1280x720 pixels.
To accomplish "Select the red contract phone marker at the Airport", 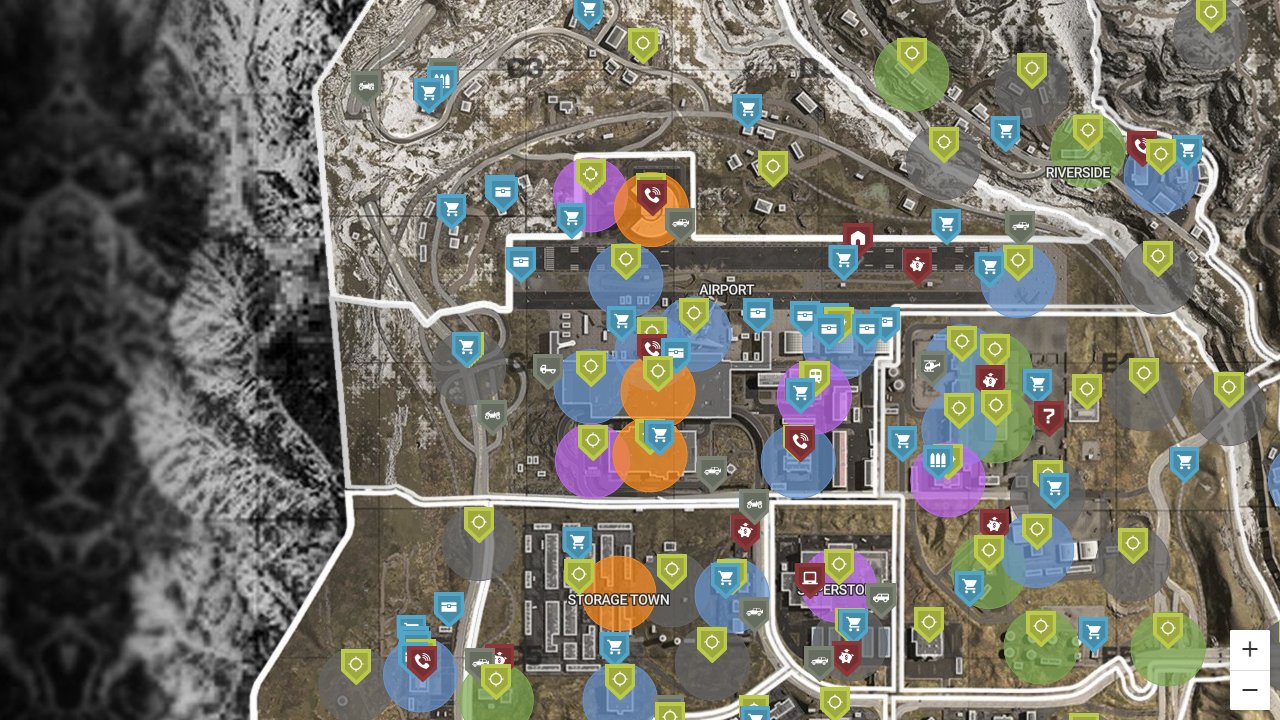I will [651, 197].
